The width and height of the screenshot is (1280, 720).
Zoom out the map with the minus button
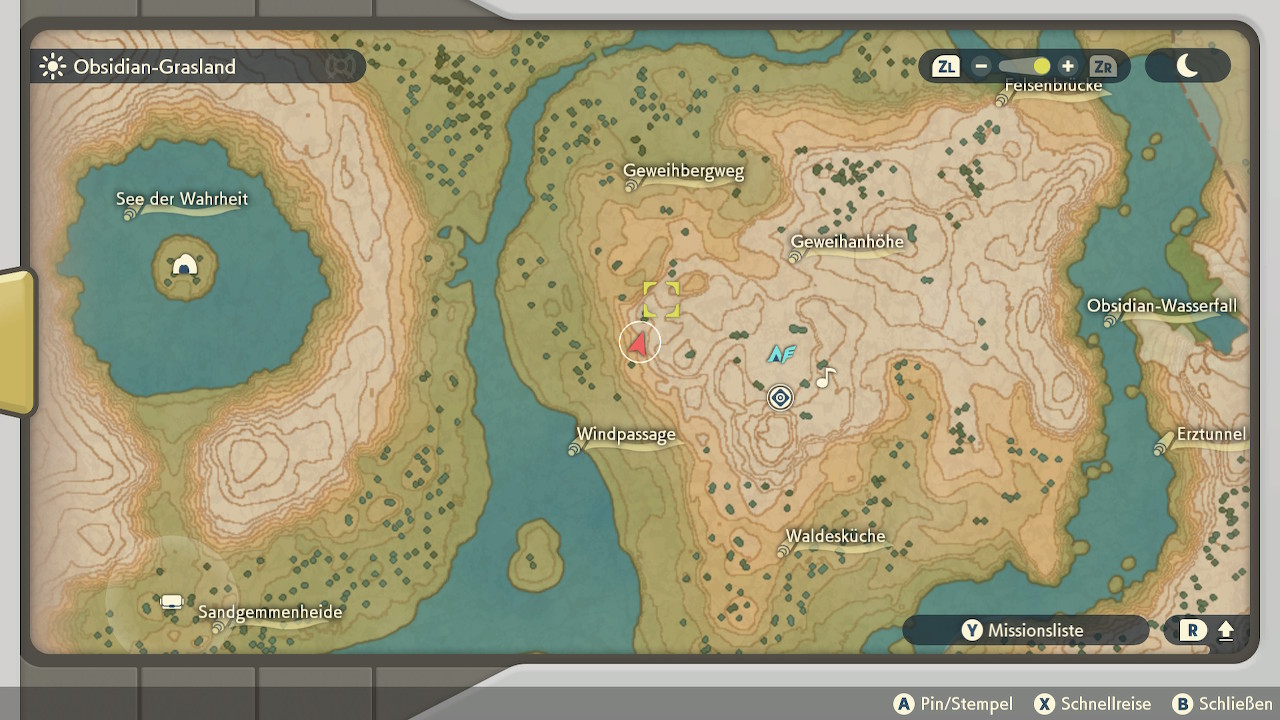(981, 66)
